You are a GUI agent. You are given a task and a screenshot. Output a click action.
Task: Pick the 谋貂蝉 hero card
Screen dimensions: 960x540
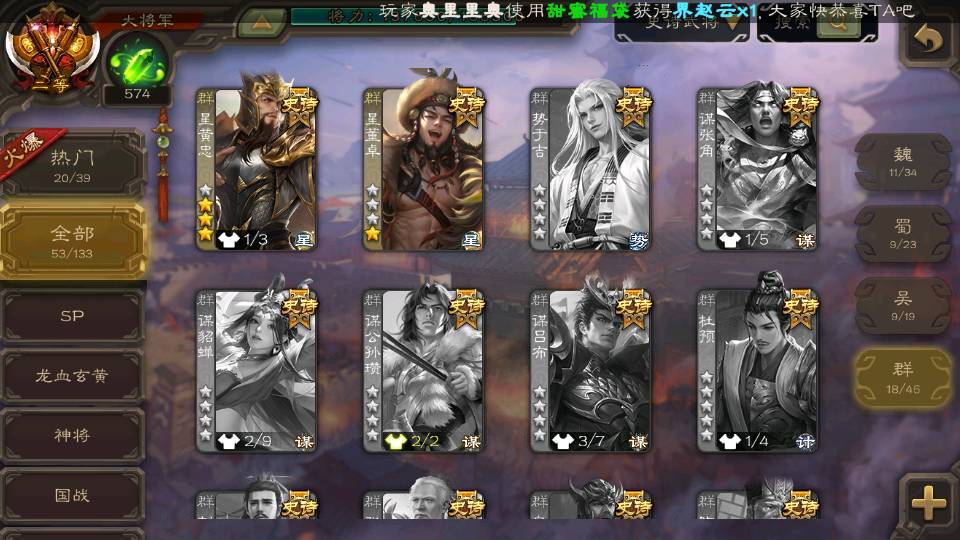pos(257,370)
